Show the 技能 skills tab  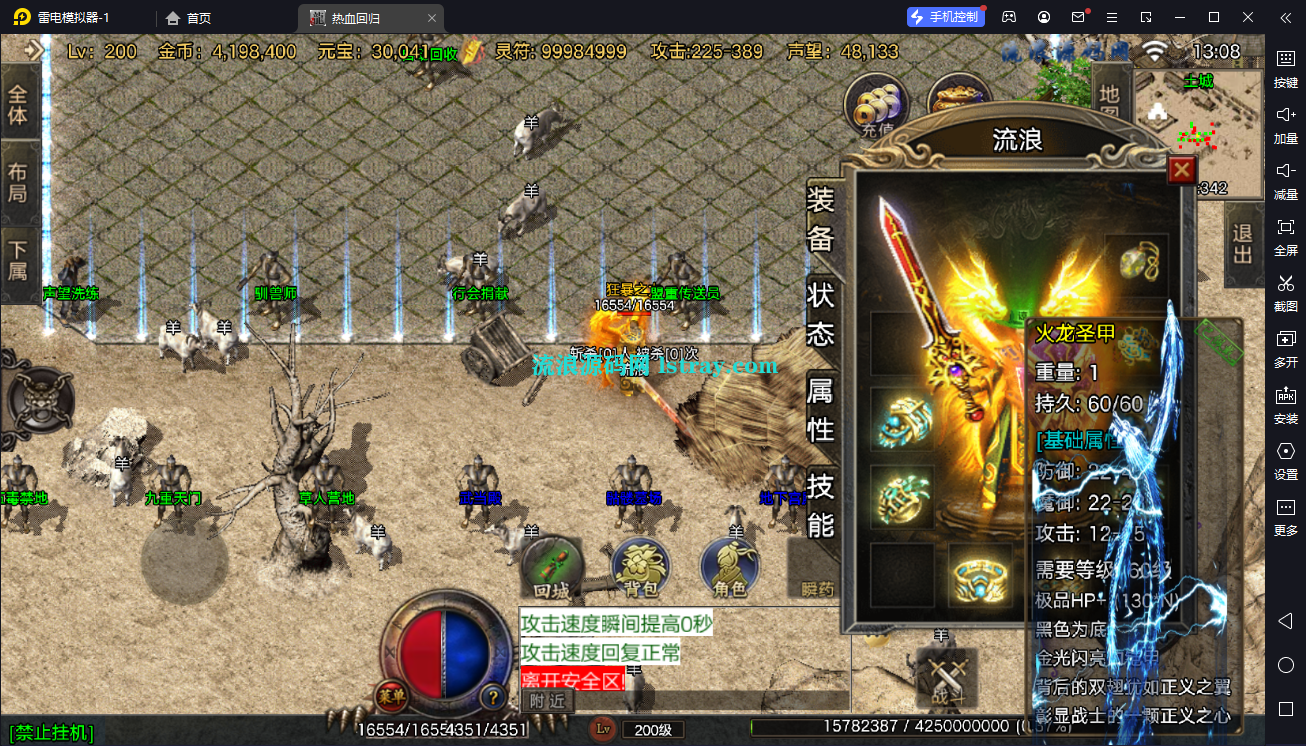[x=820, y=505]
